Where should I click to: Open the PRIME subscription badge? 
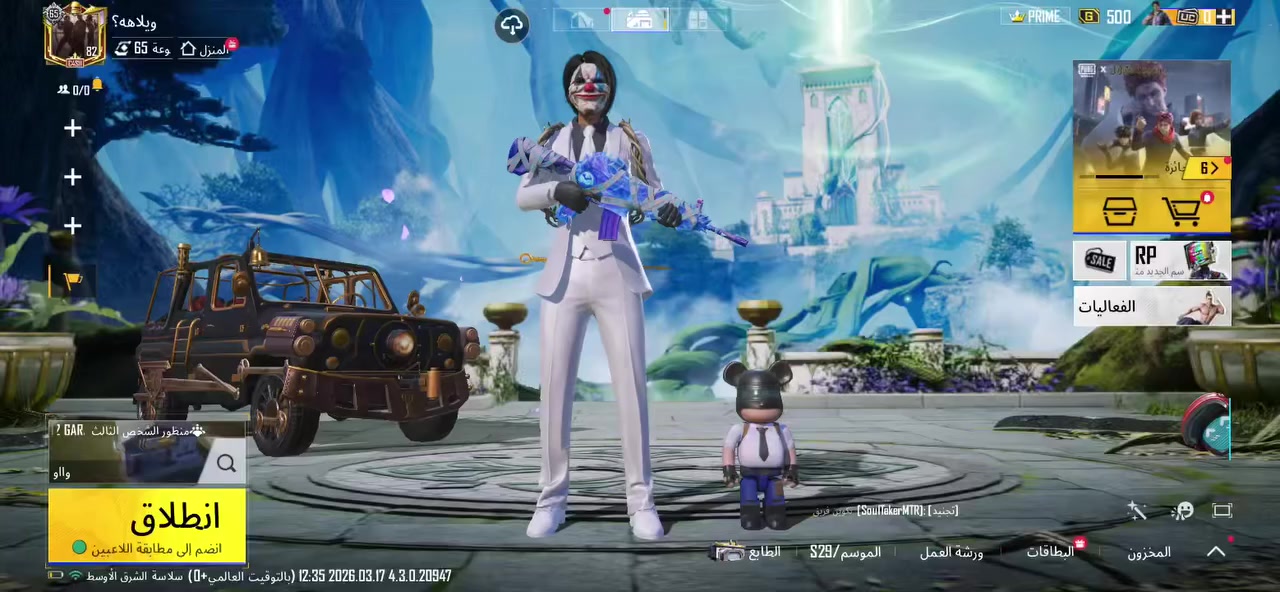click(1034, 17)
